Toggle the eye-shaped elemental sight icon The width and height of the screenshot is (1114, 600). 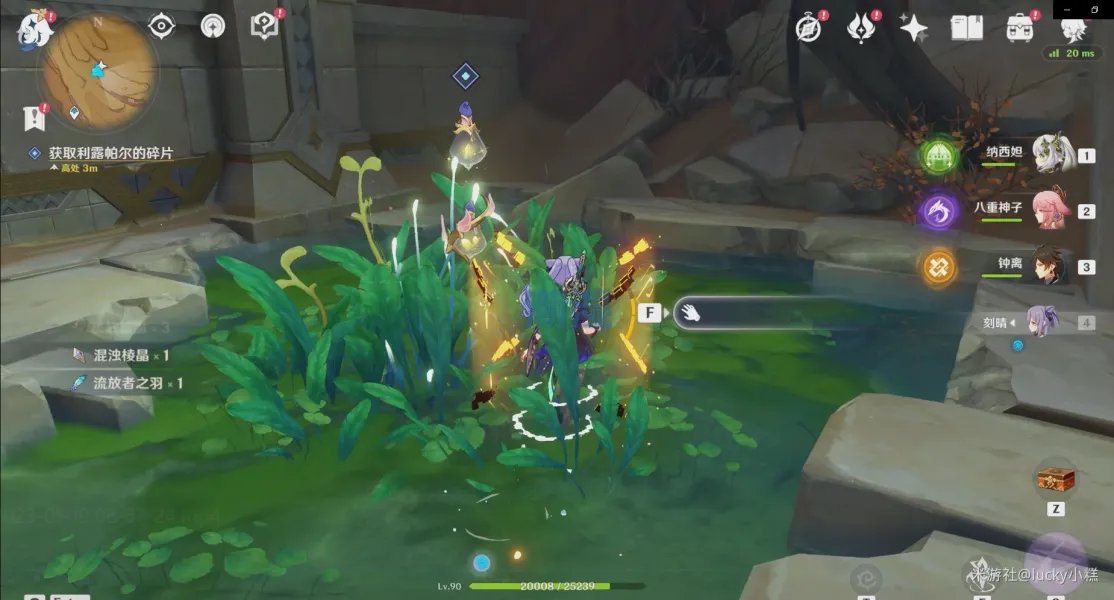[x=162, y=27]
